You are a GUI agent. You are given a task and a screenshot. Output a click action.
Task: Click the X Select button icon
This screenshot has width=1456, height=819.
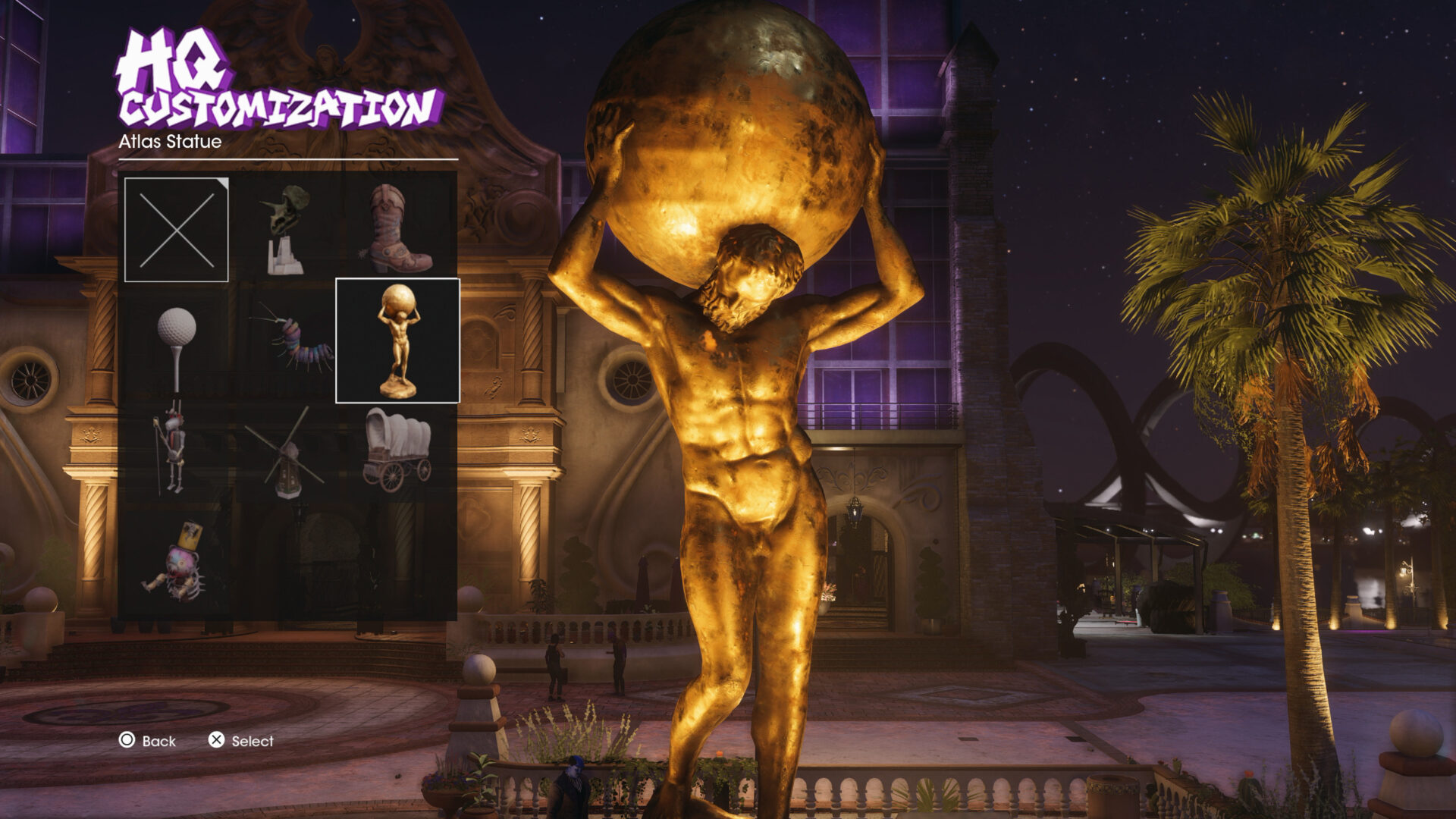click(x=218, y=742)
